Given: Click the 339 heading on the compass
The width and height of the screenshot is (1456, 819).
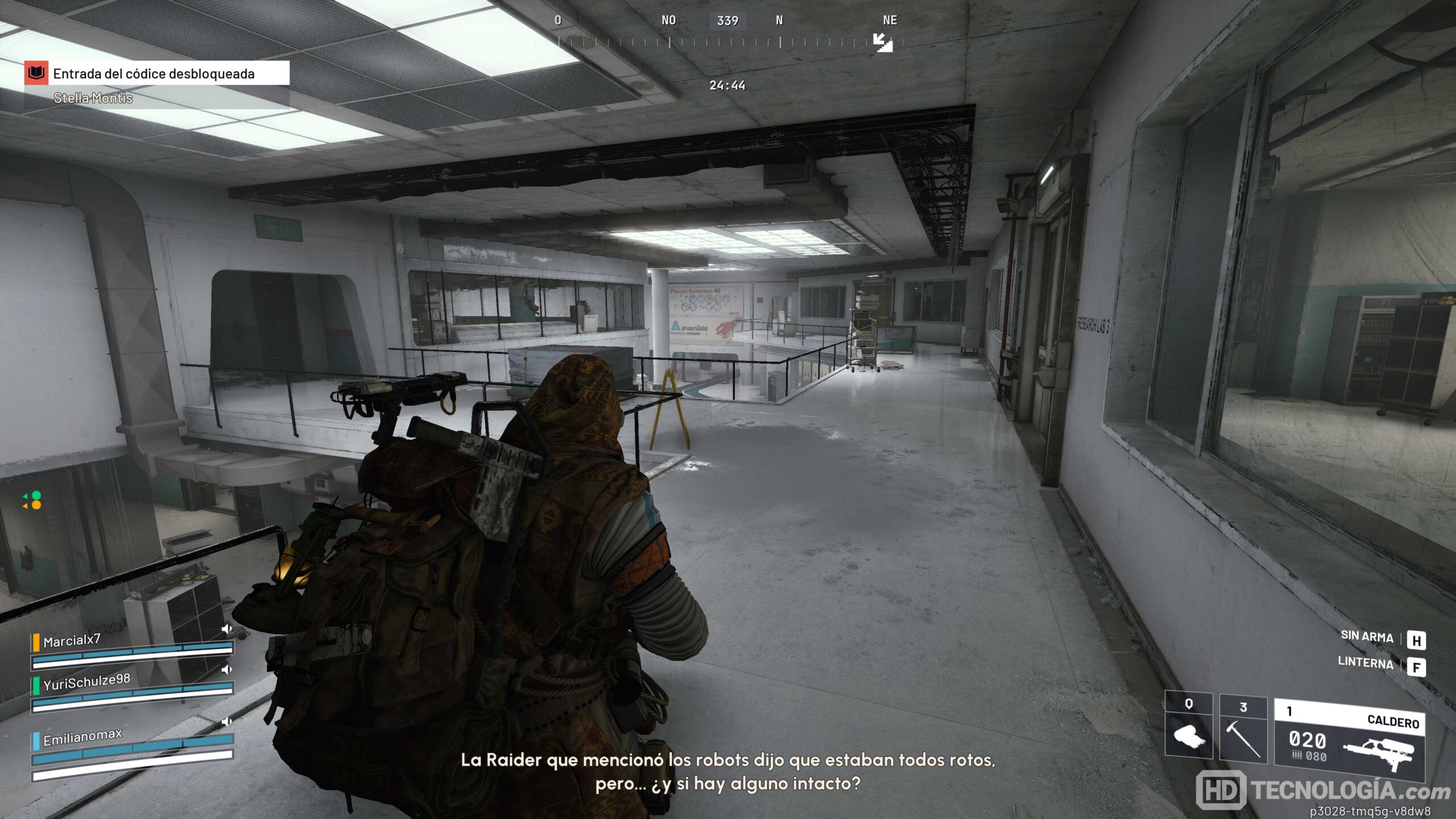Looking at the screenshot, I should (727, 21).
